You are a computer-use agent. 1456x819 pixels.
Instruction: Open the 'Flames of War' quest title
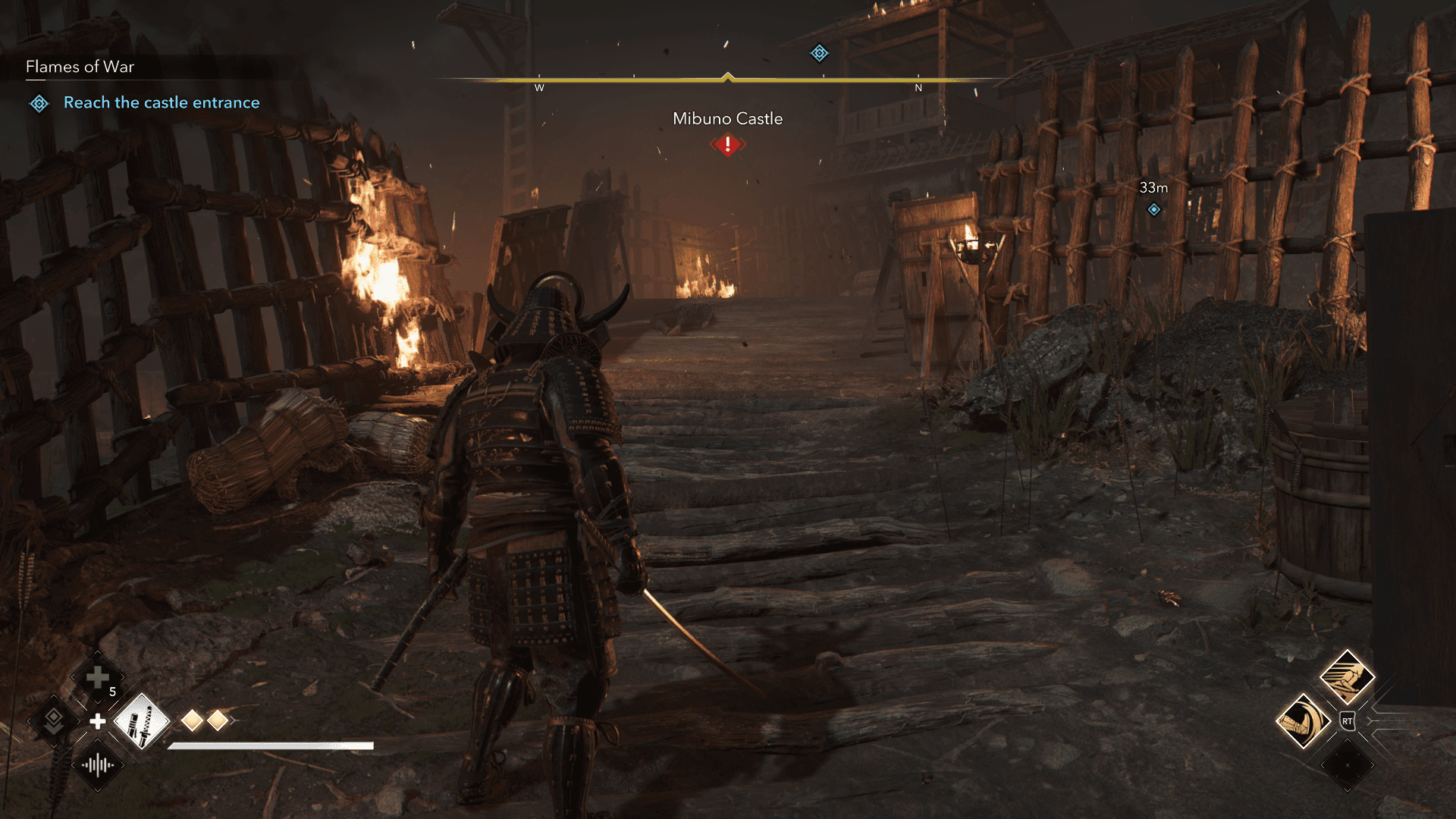(80, 67)
